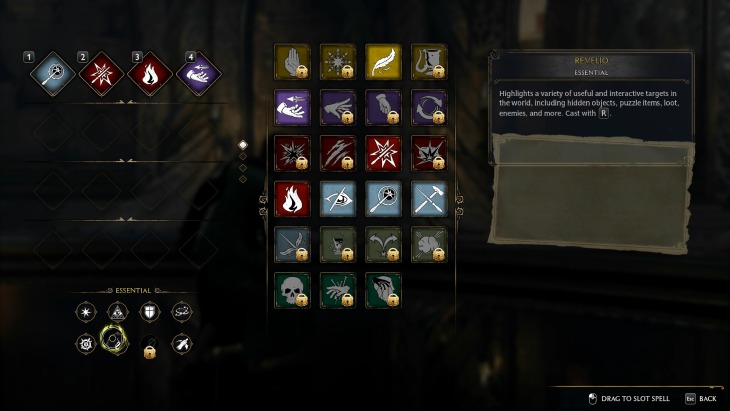Choose the yellow Levioso feather spell
Image resolution: width=730 pixels, height=411 pixels.
pyautogui.click(x=381, y=62)
